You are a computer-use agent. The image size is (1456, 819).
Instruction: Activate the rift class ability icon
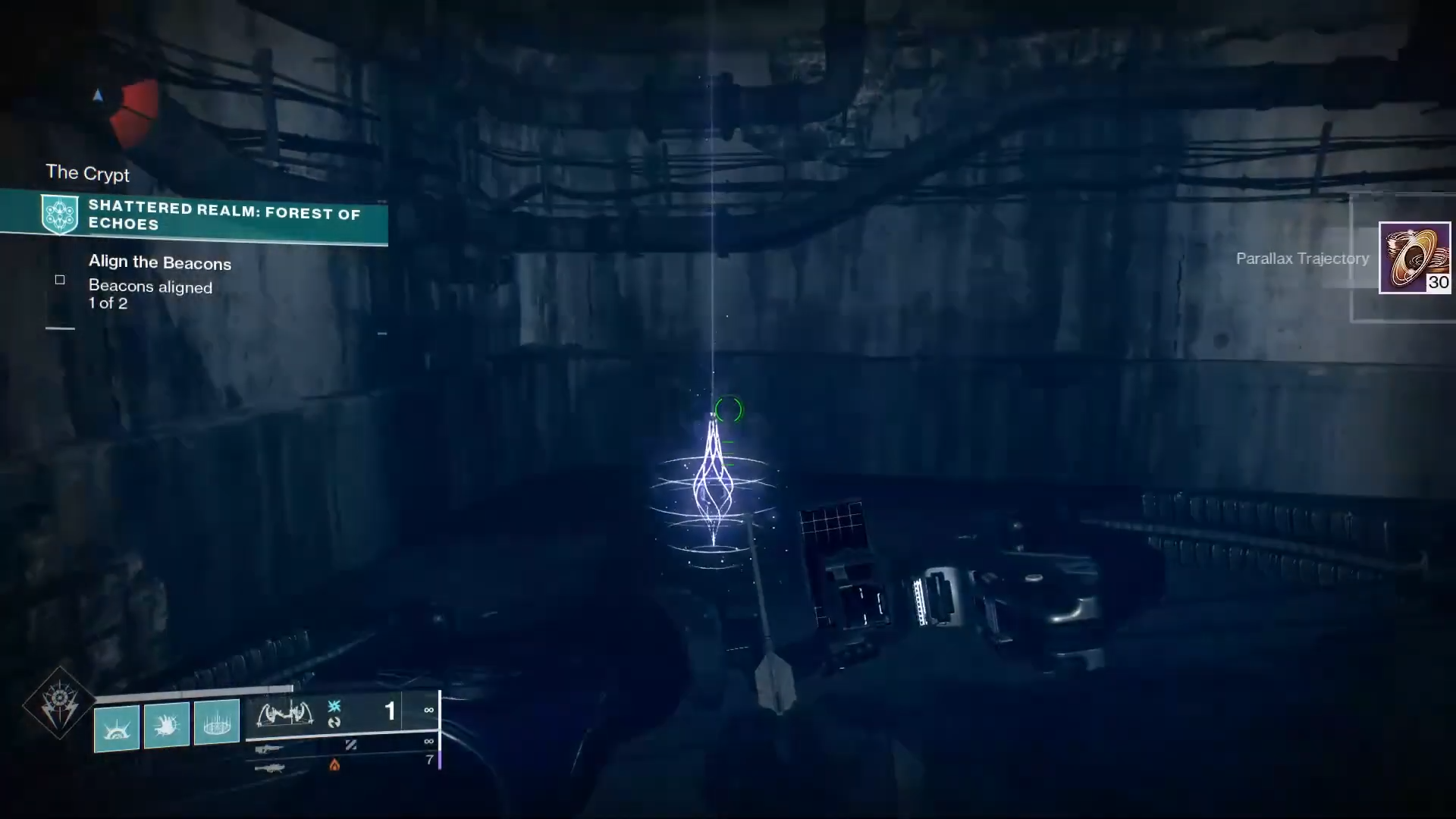tap(217, 722)
